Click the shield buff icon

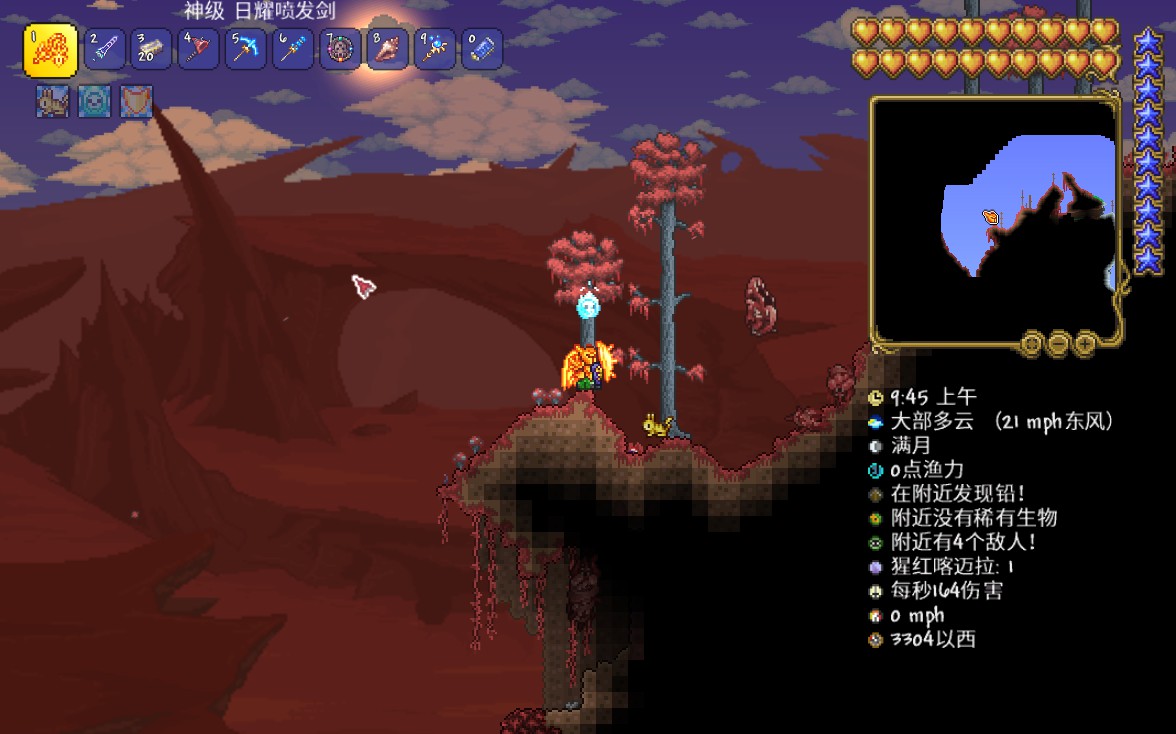tap(136, 102)
